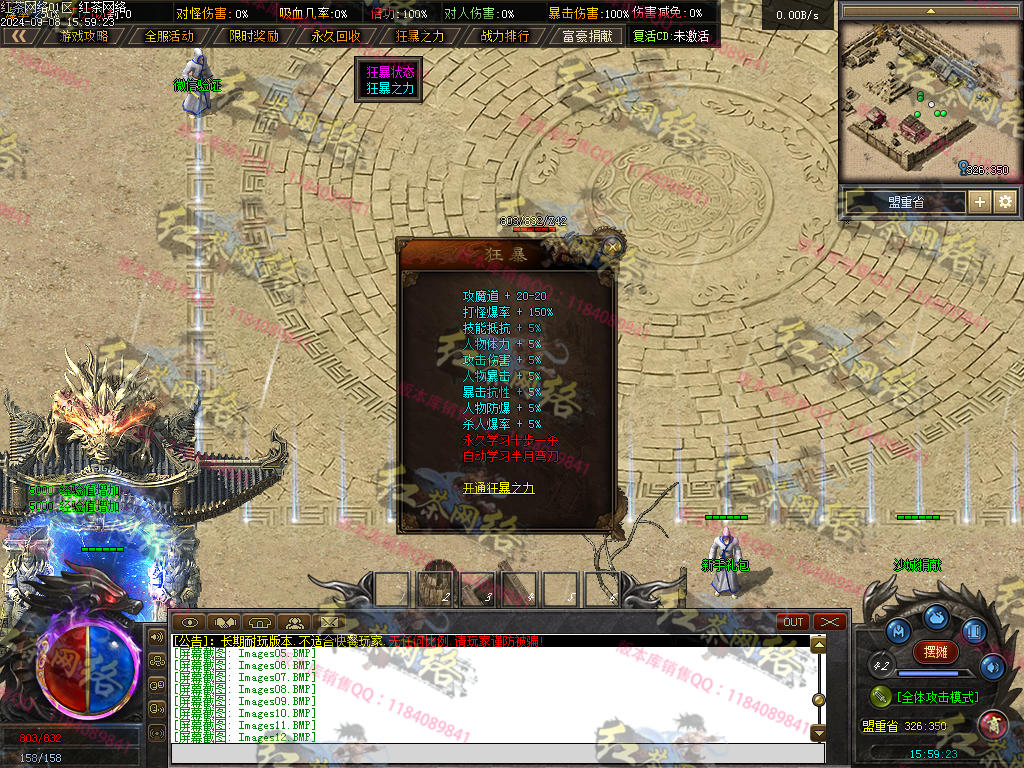Select the 限时奖励 timed rewards button
Viewport: 1024px width, 768px height.
click(x=254, y=36)
